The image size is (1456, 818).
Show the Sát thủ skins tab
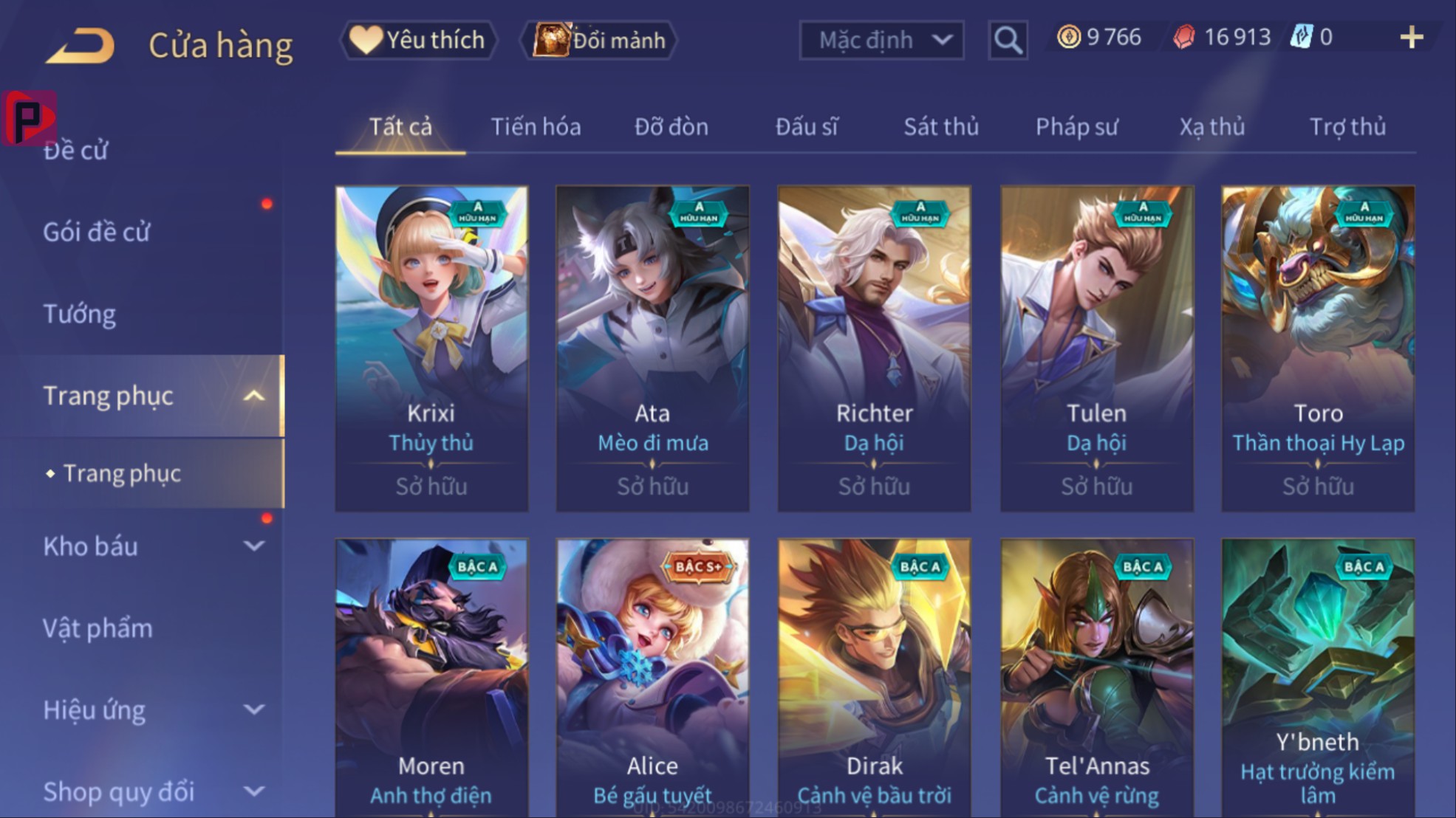(941, 127)
